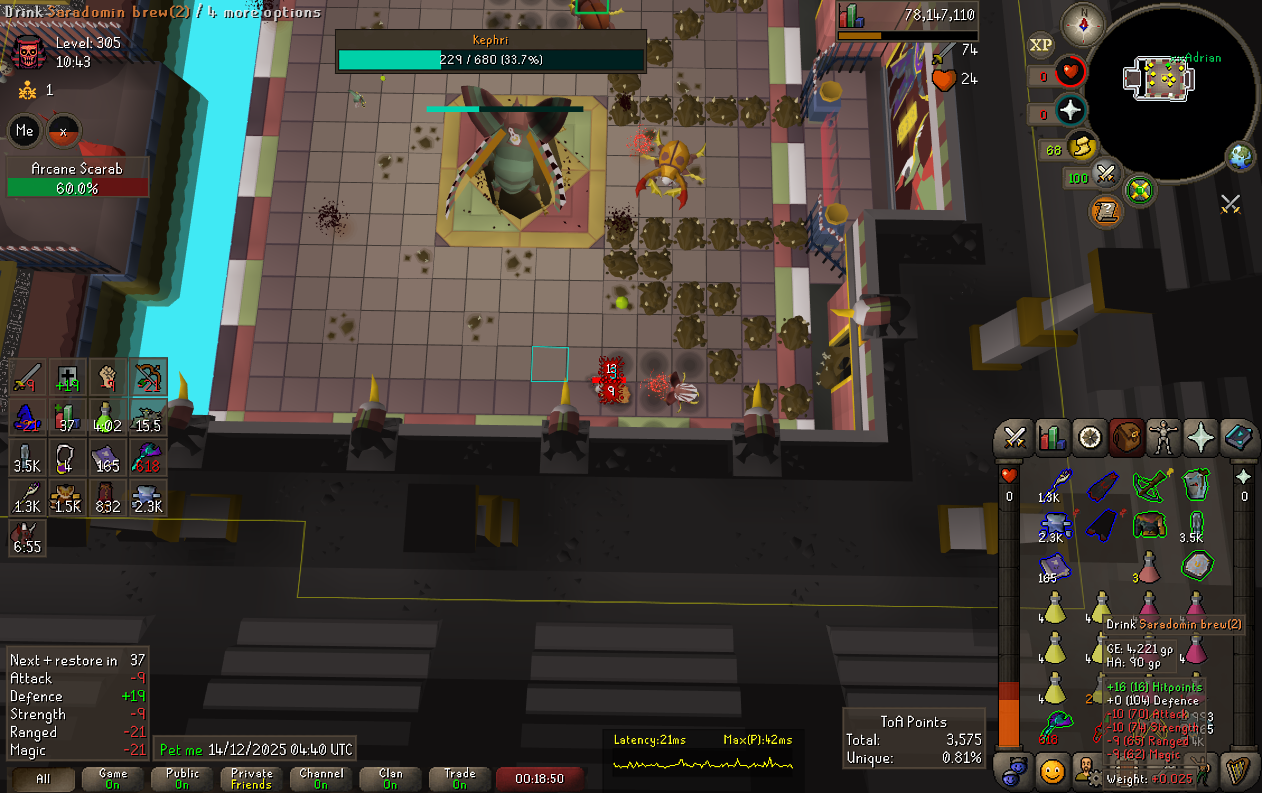Select the All chat tab
This screenshot has height=793, width=1262.
click(x=43, y=778)
